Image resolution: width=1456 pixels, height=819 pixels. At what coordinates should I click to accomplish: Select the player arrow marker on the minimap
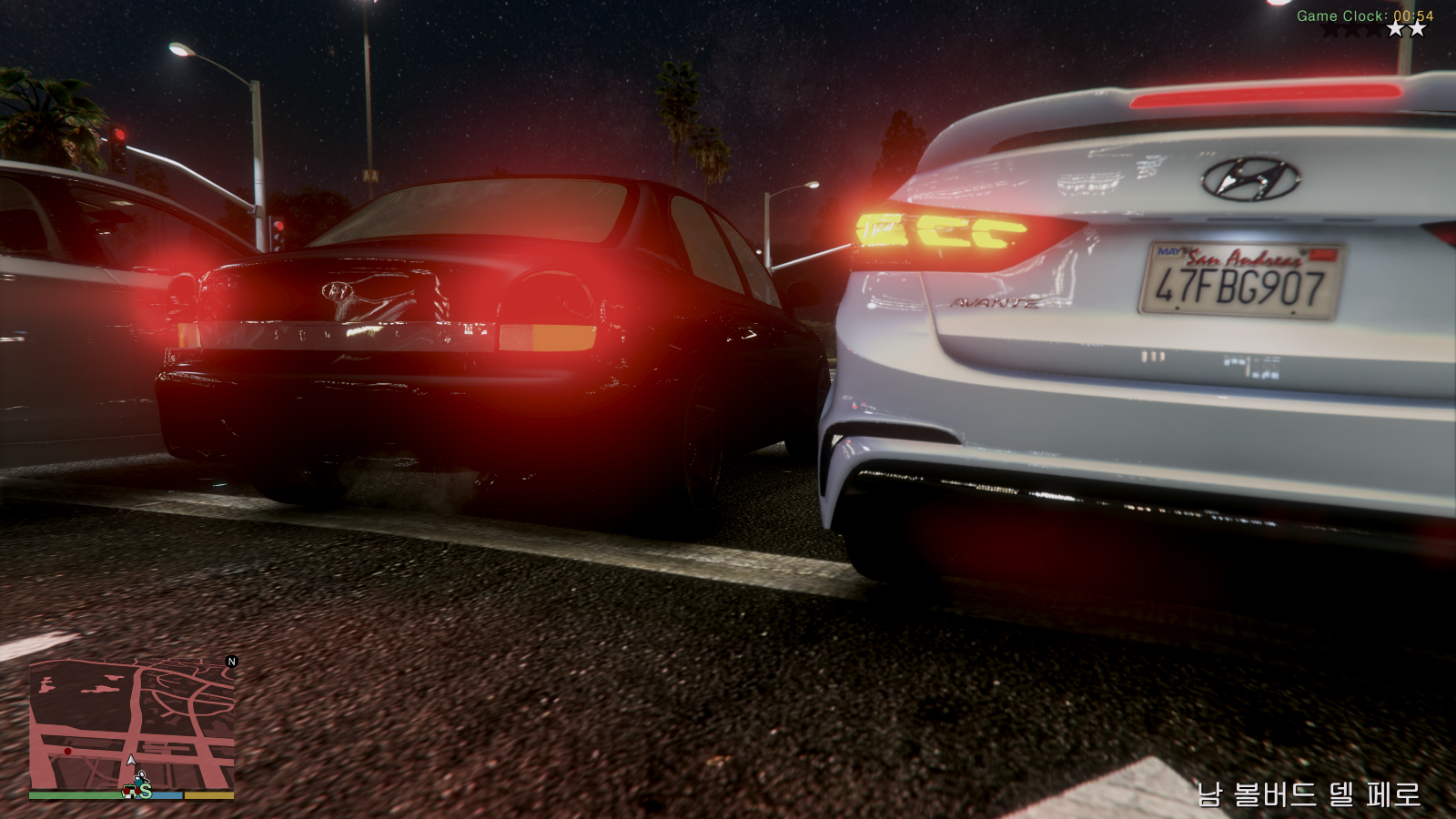pos(131,761)
